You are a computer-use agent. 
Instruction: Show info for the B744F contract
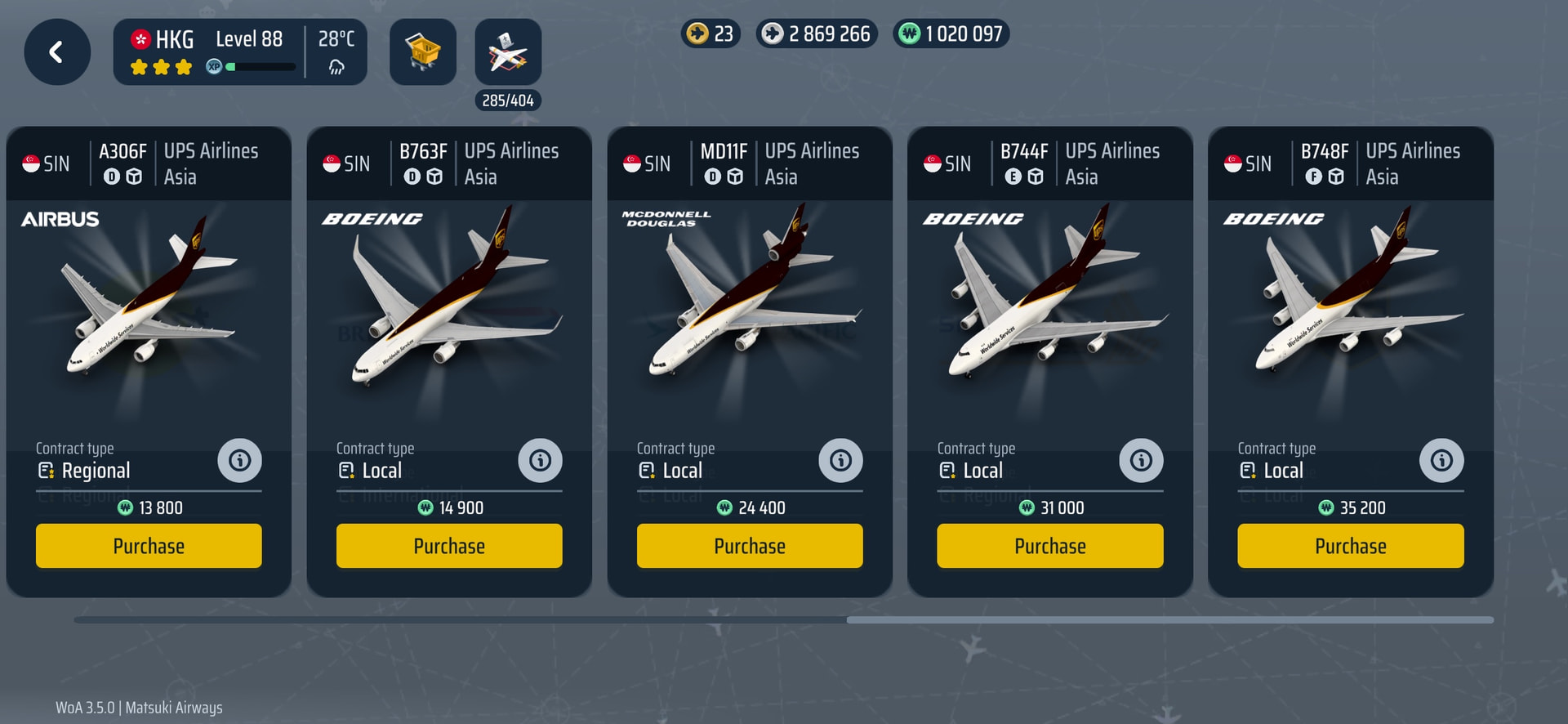(1141, 461)
